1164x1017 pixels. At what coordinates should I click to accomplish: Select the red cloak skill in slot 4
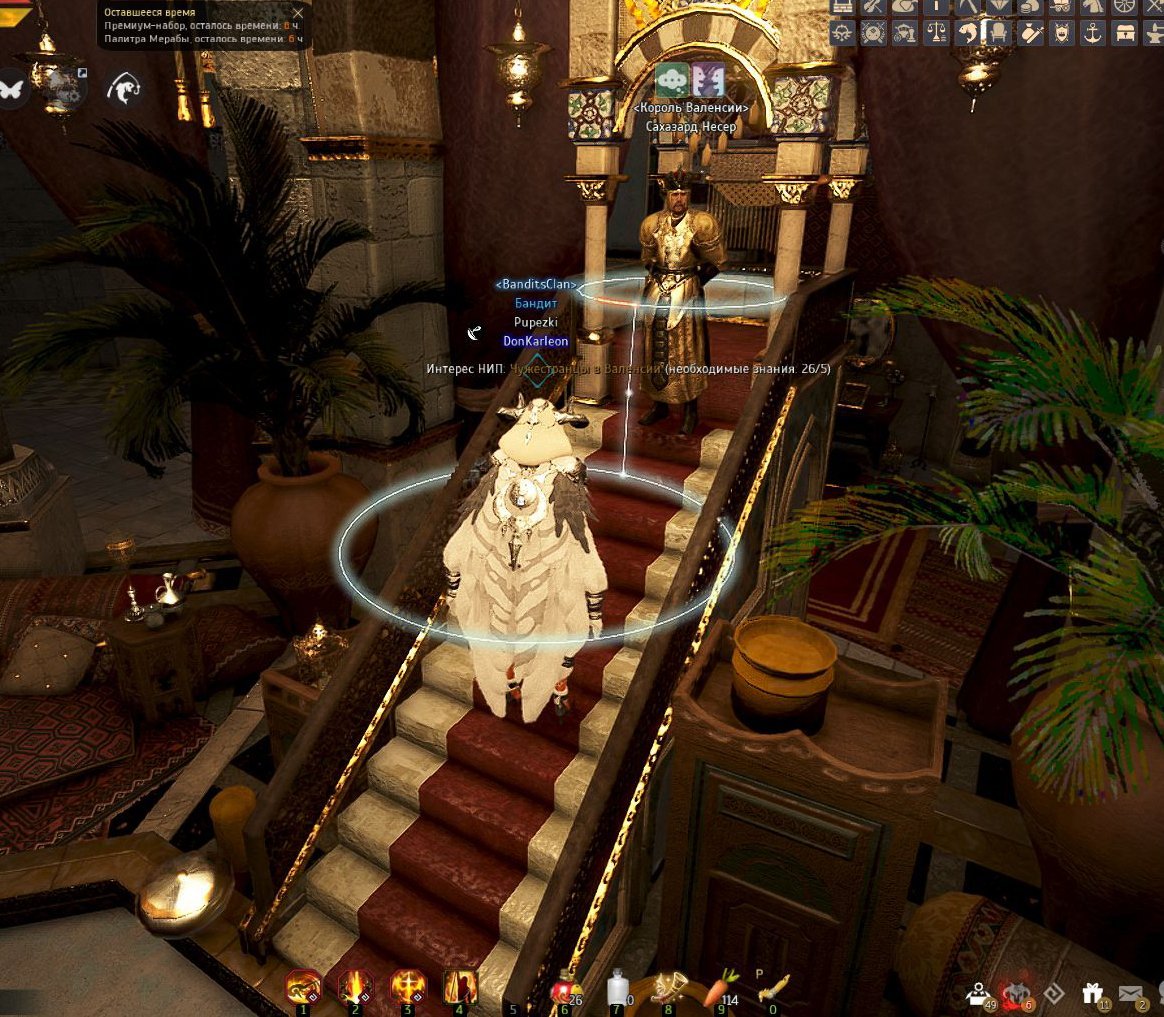(460, 989)
